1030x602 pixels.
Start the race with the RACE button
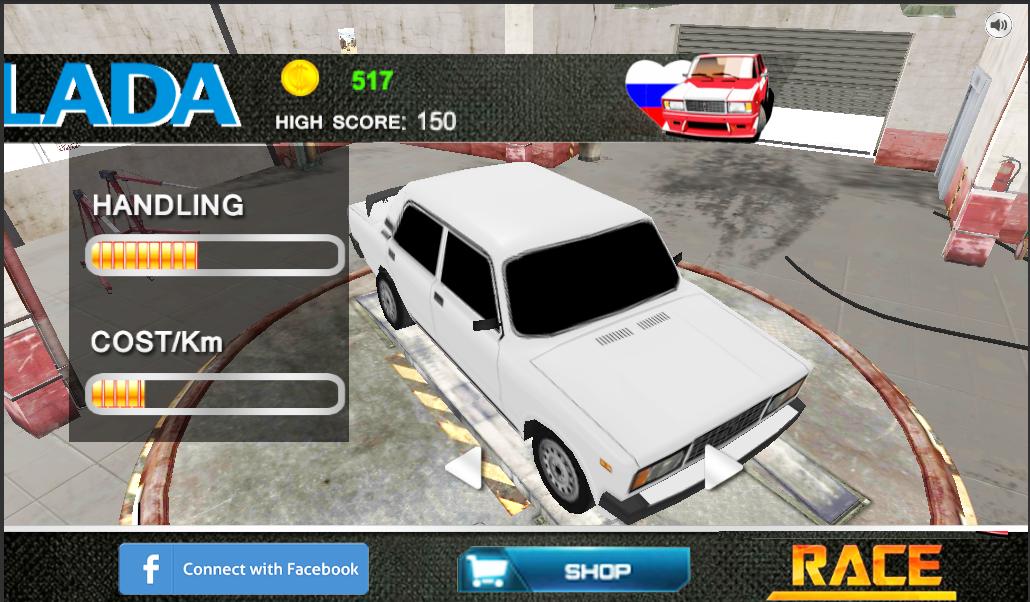tap(866, 567)
